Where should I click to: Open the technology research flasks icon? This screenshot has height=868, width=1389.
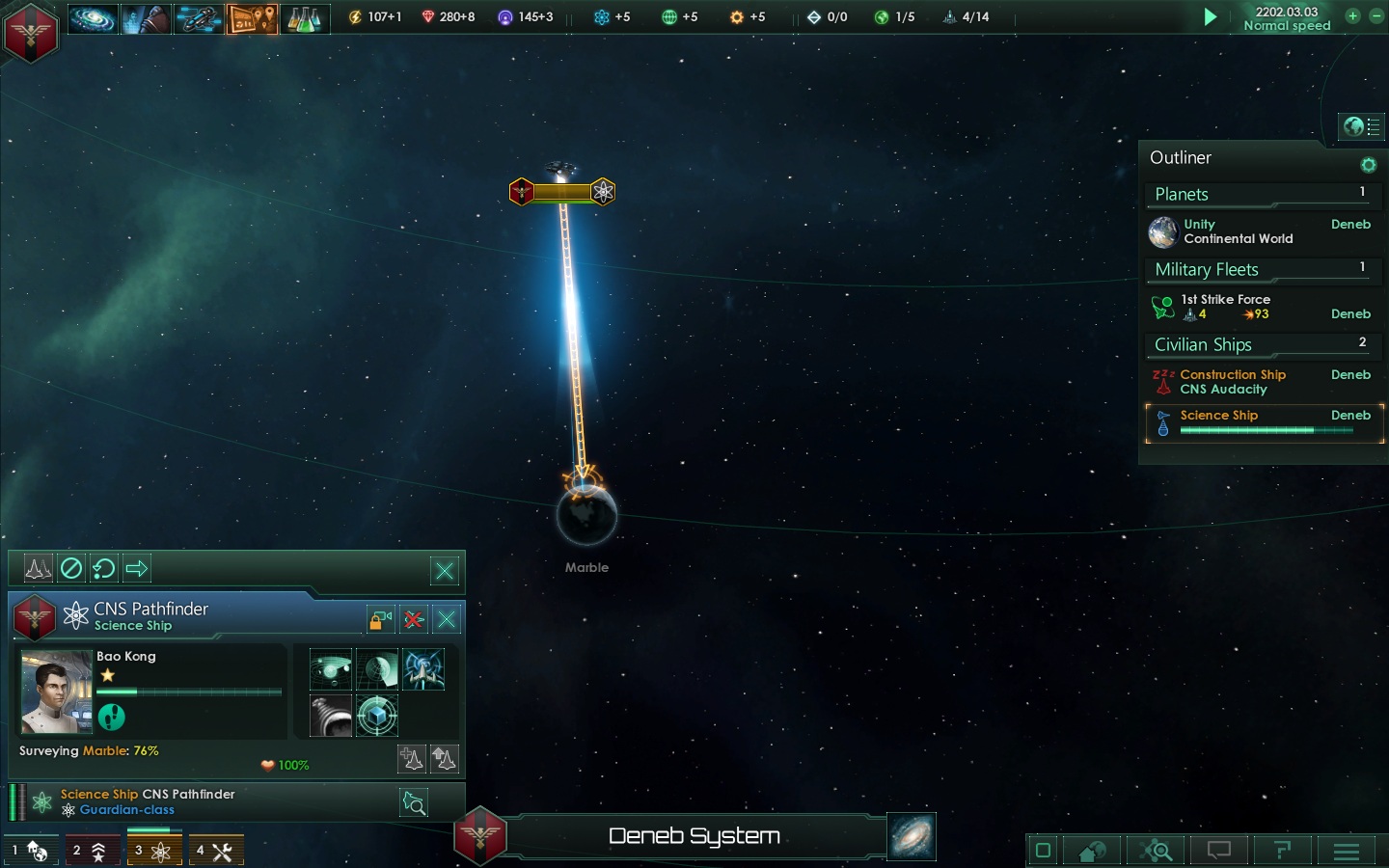305,18
